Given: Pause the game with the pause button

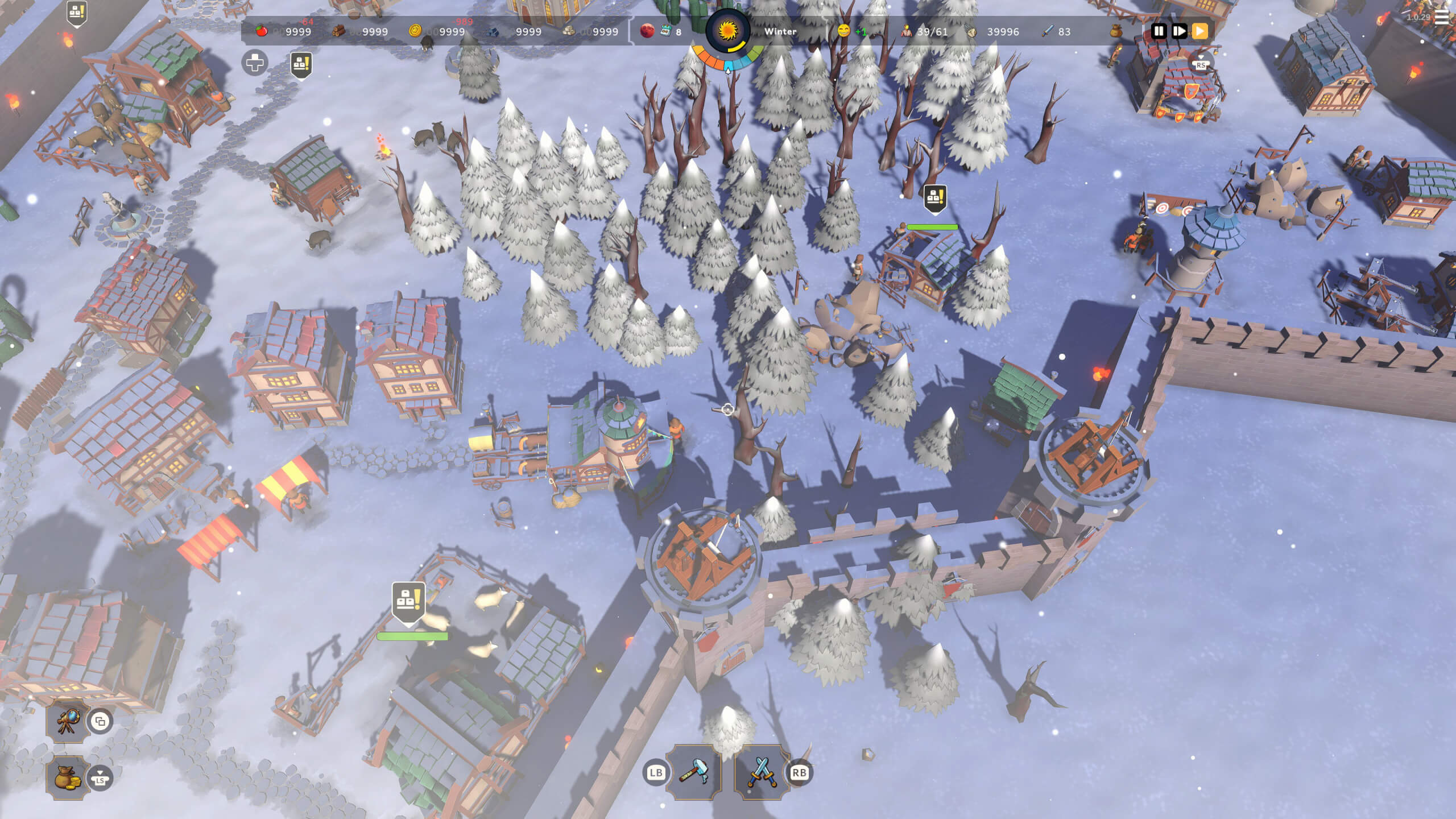Looking at the screenshot, I should point(1159,32).
